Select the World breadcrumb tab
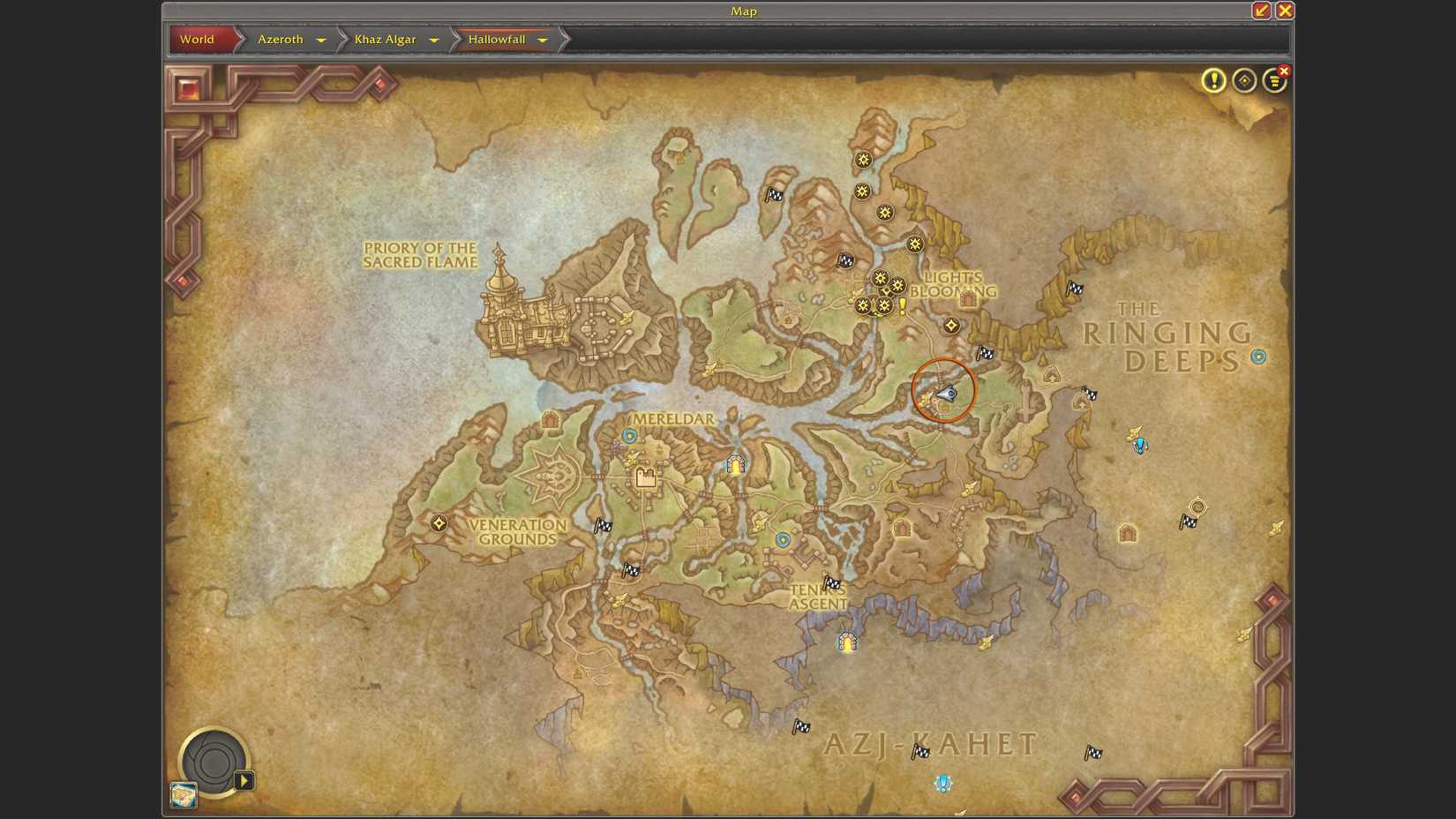Image resolution: width=1456 pixels, height=819 pixels. point(198,40)
